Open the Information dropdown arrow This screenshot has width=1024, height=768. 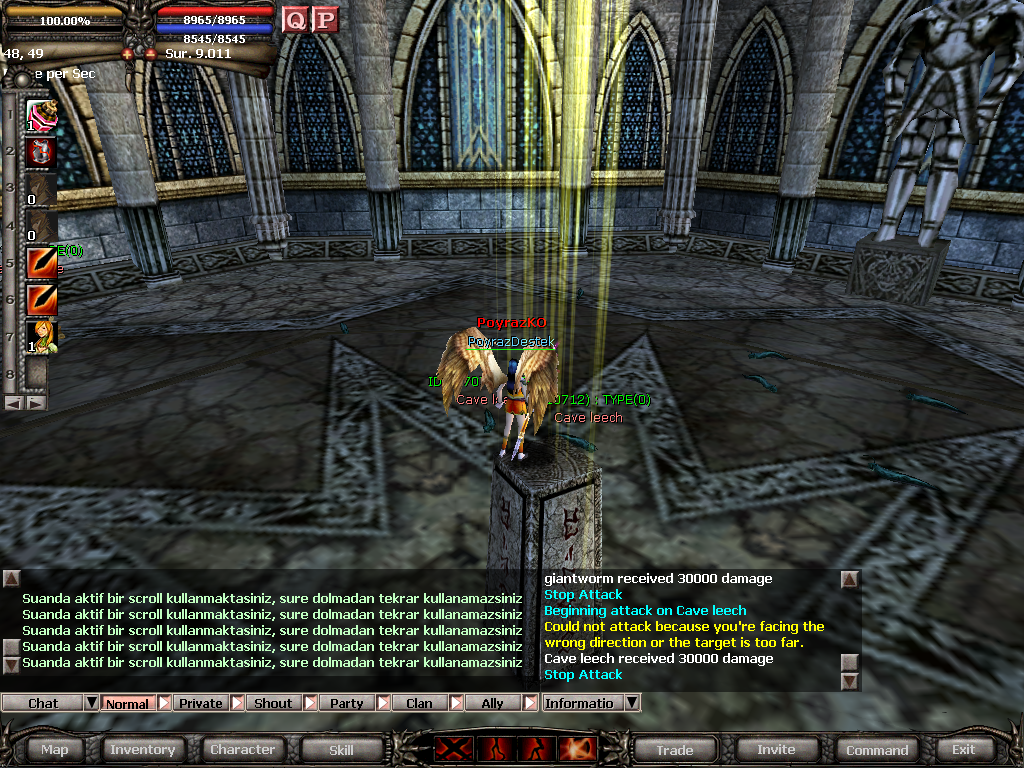click(631, 703)
